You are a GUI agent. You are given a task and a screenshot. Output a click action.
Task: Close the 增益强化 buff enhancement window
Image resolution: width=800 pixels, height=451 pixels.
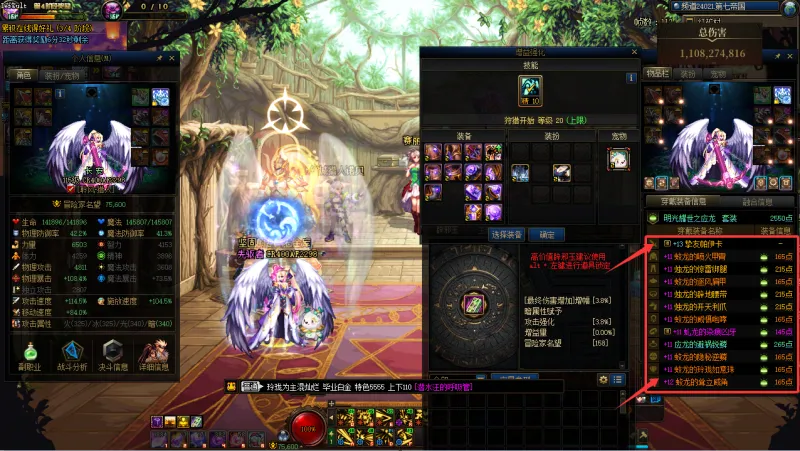(x=632, y=50)
